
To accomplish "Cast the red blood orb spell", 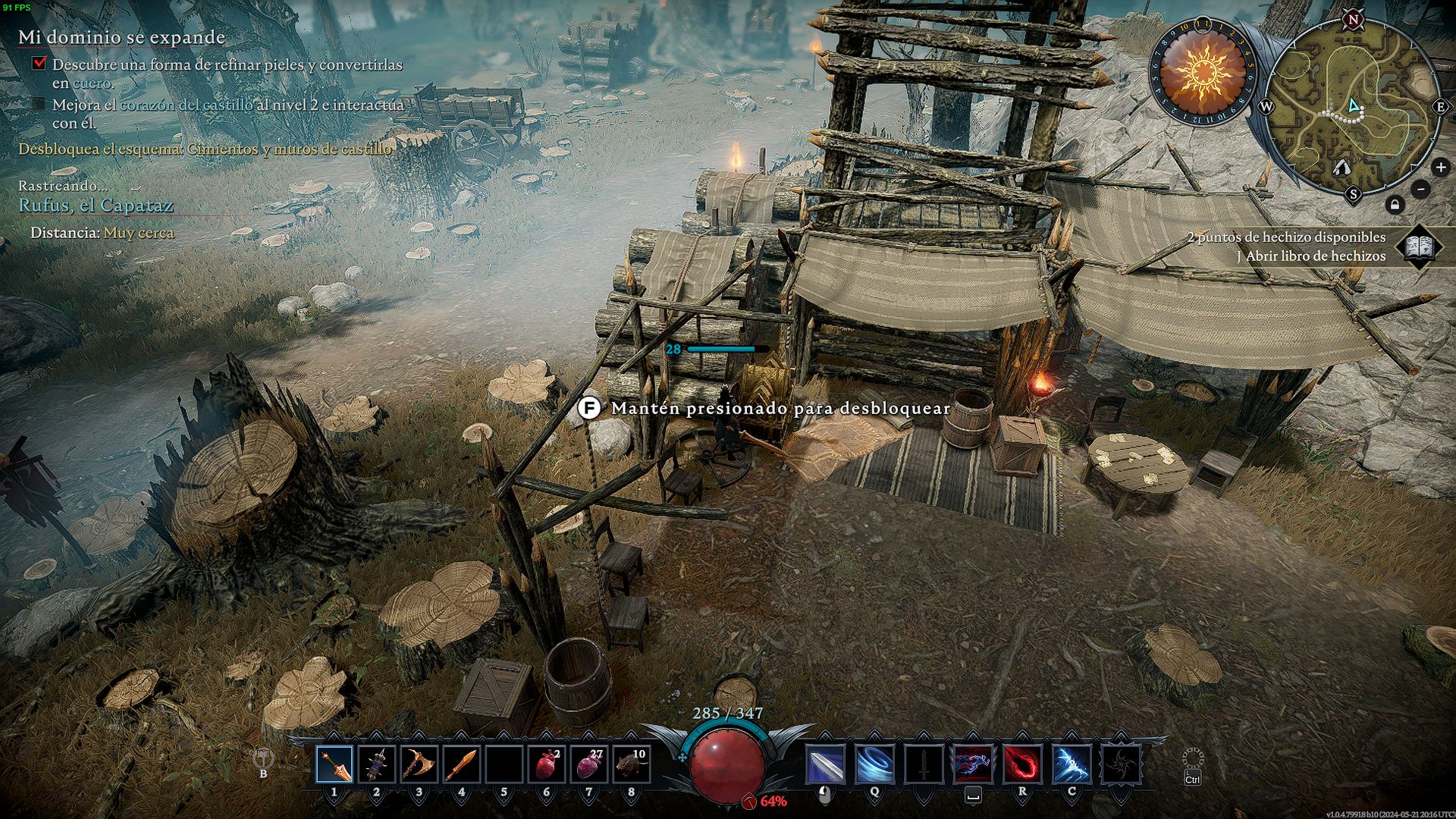I will coord(1022,764).
